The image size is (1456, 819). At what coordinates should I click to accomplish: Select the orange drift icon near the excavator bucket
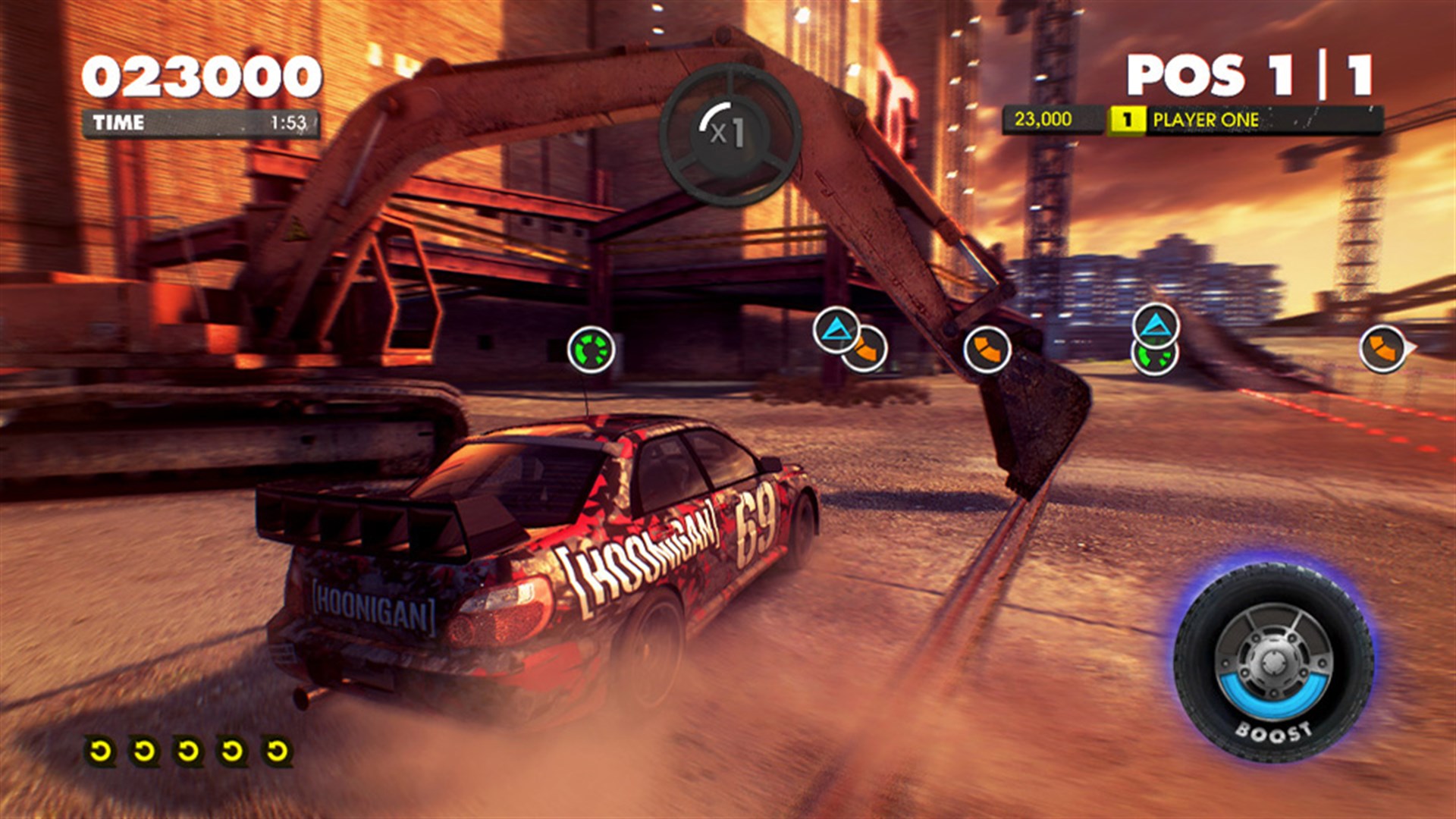tap(990, 350)
